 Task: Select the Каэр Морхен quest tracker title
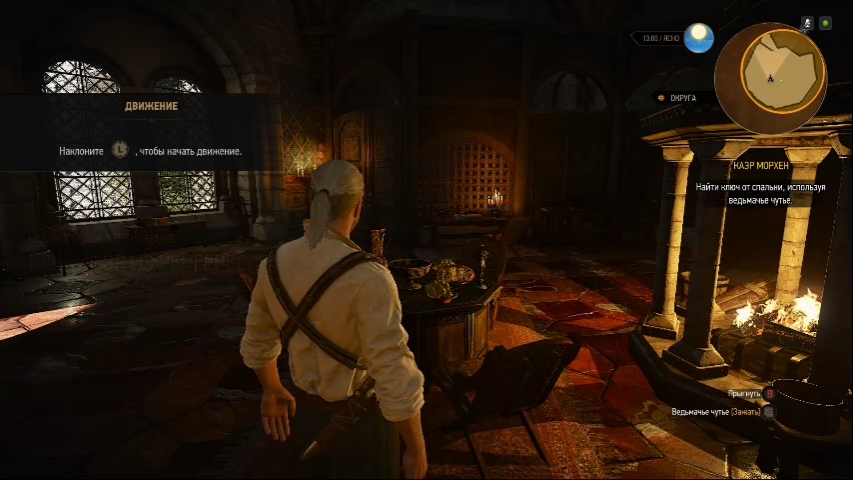[759, 166]
